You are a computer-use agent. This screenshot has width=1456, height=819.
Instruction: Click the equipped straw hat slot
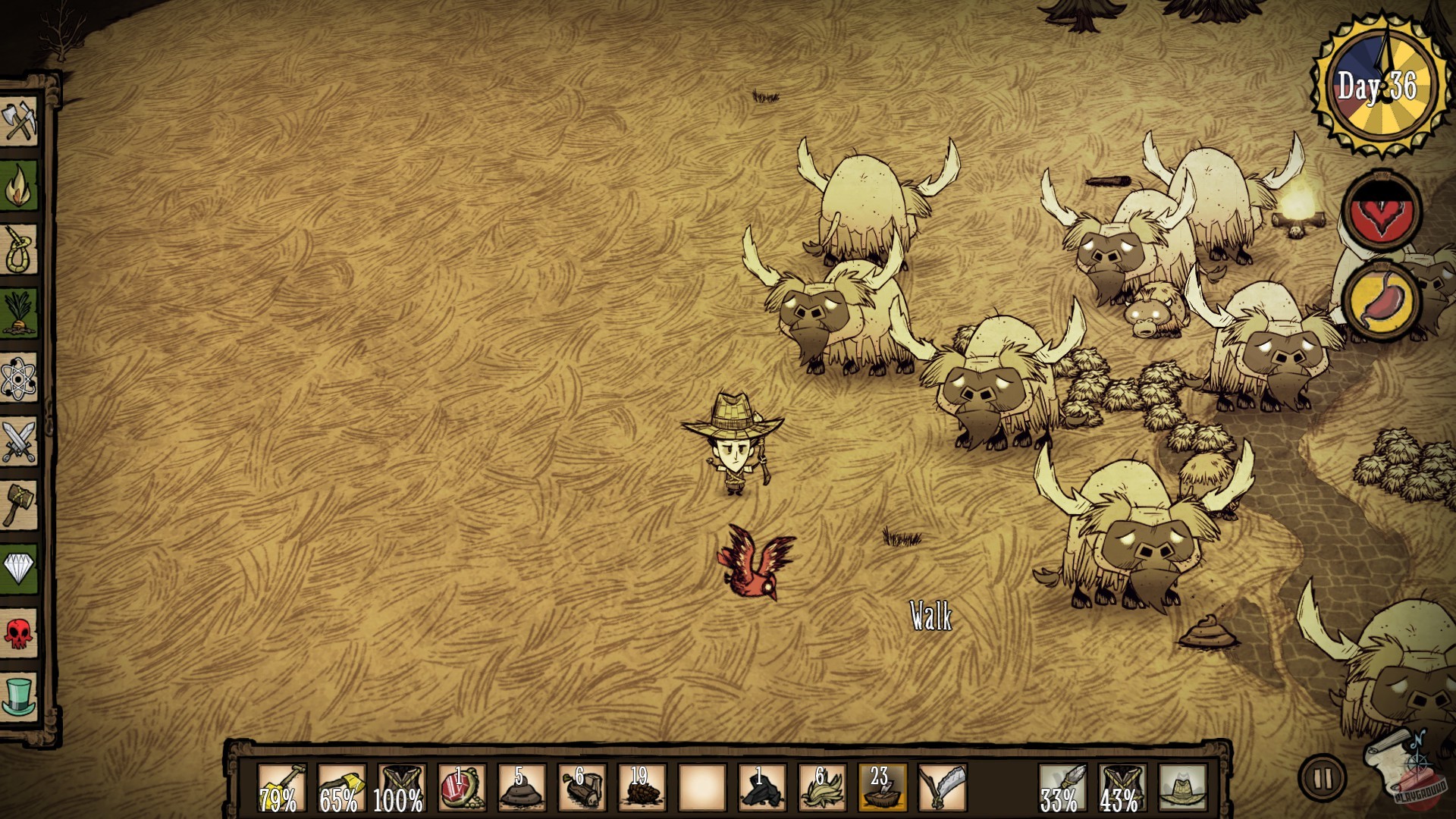pos(1182,789)
